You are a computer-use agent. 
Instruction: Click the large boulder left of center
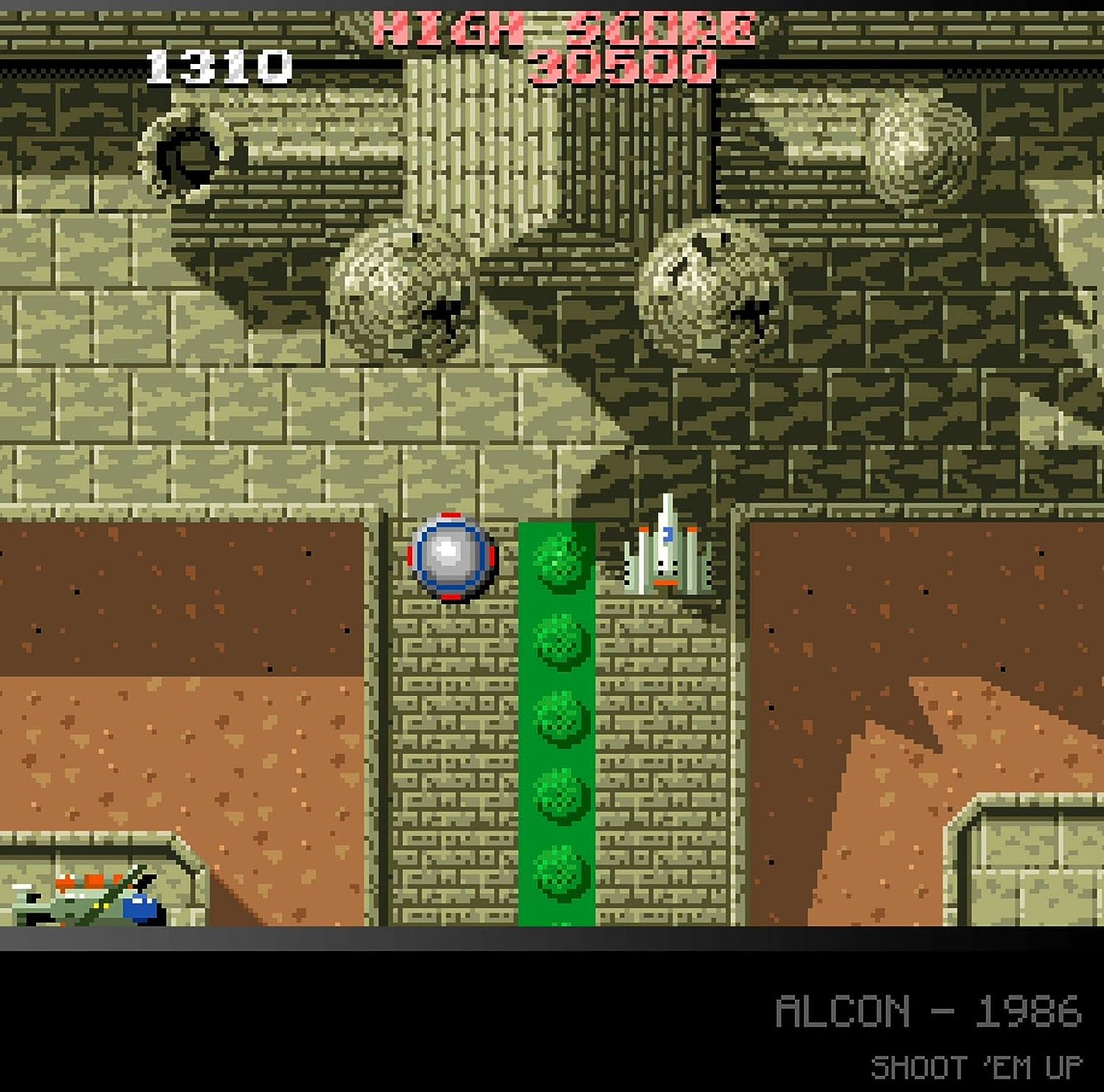point(403,294)
